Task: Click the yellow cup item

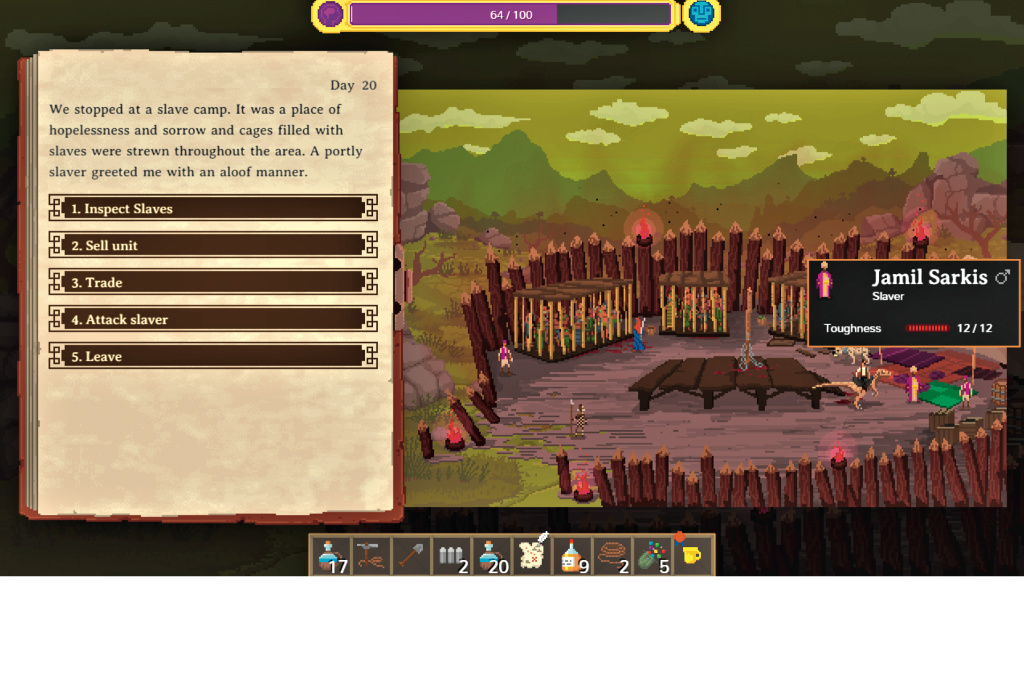Action: click(692, 553)
